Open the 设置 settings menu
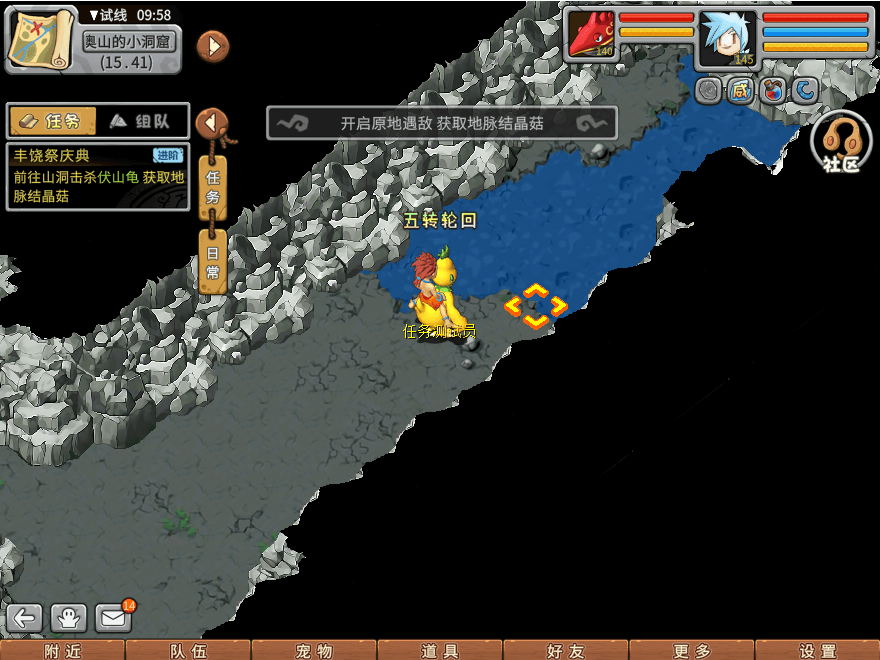Image resolution: width=880 pixels, height=660 pixels. pos(817,651)
